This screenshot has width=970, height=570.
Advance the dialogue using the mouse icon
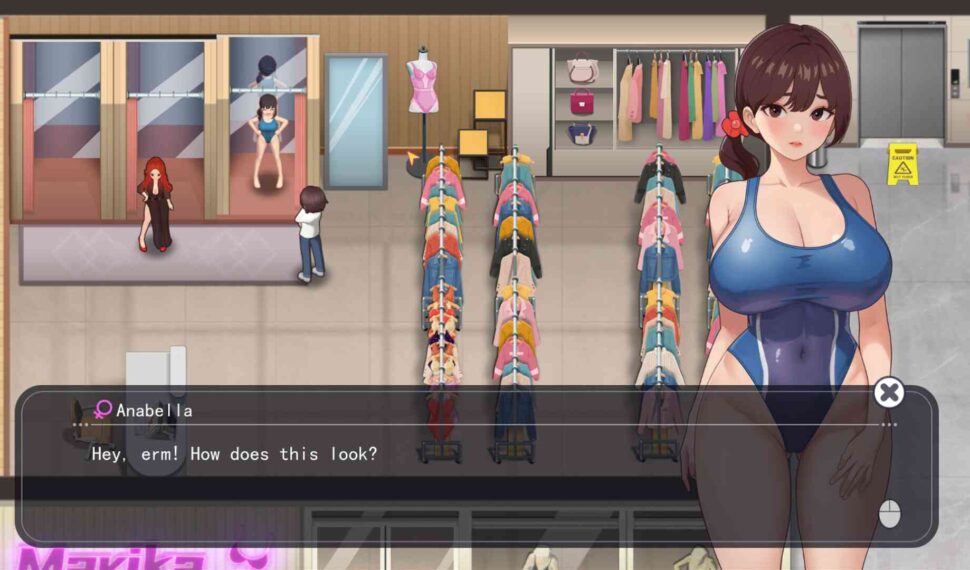coord(889,514)
